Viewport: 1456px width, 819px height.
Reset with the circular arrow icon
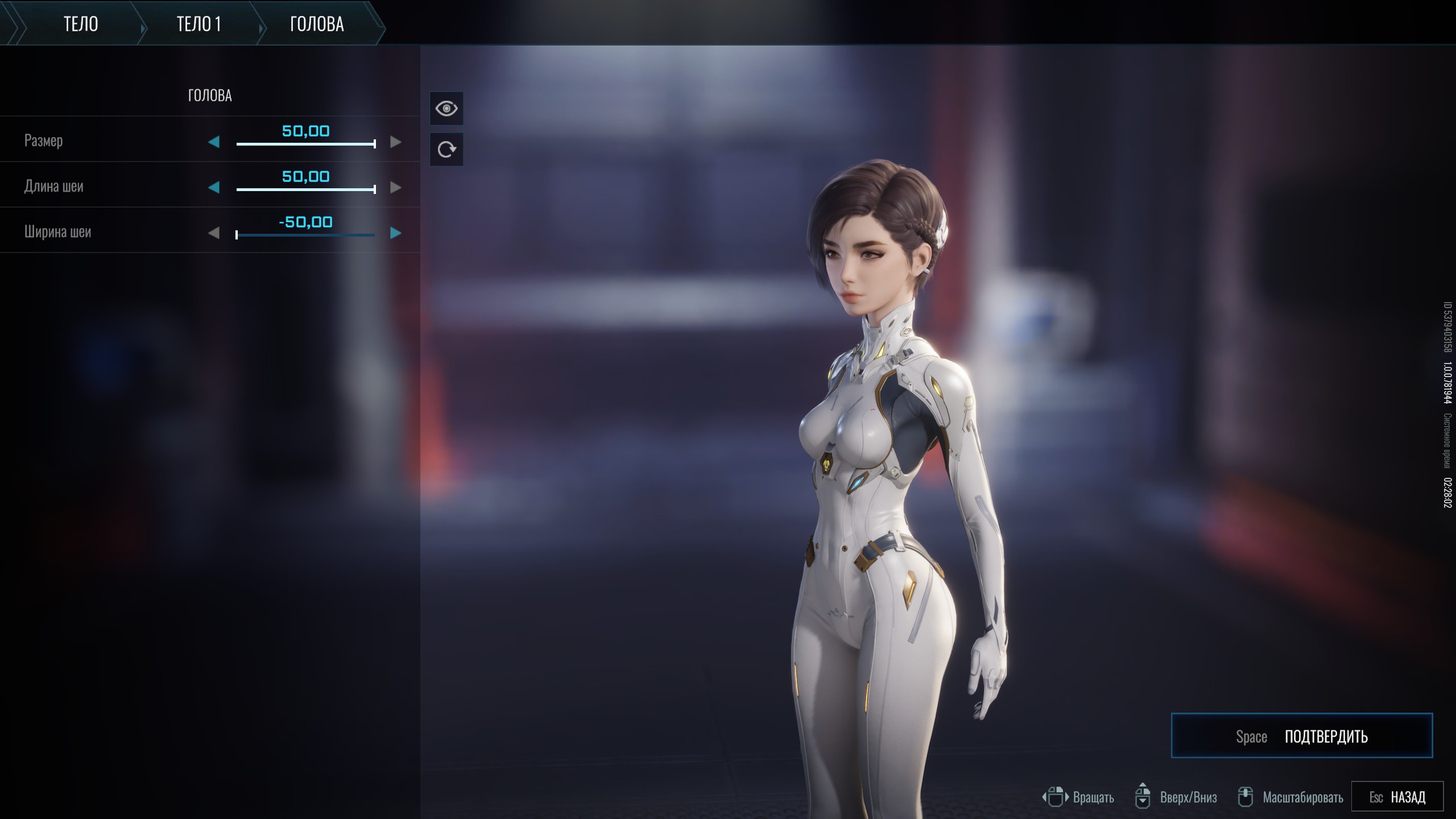pos(446,150)
